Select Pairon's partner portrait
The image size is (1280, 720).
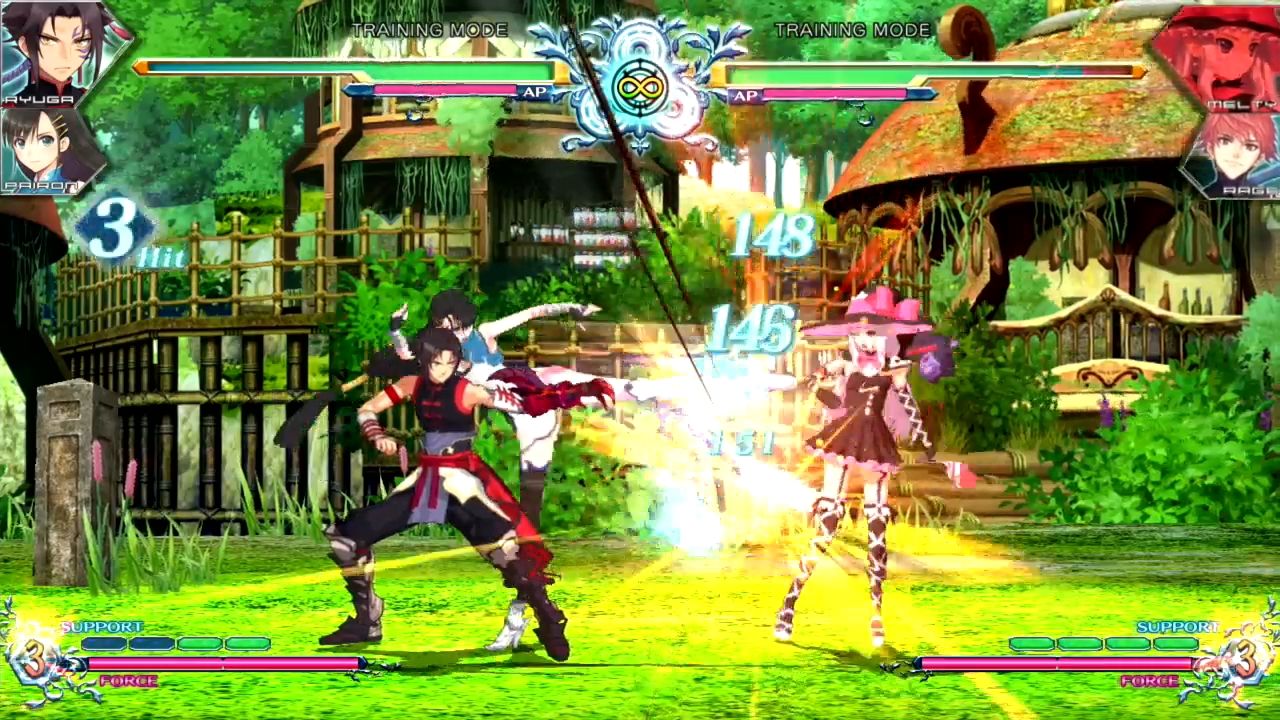pos(48,150)
